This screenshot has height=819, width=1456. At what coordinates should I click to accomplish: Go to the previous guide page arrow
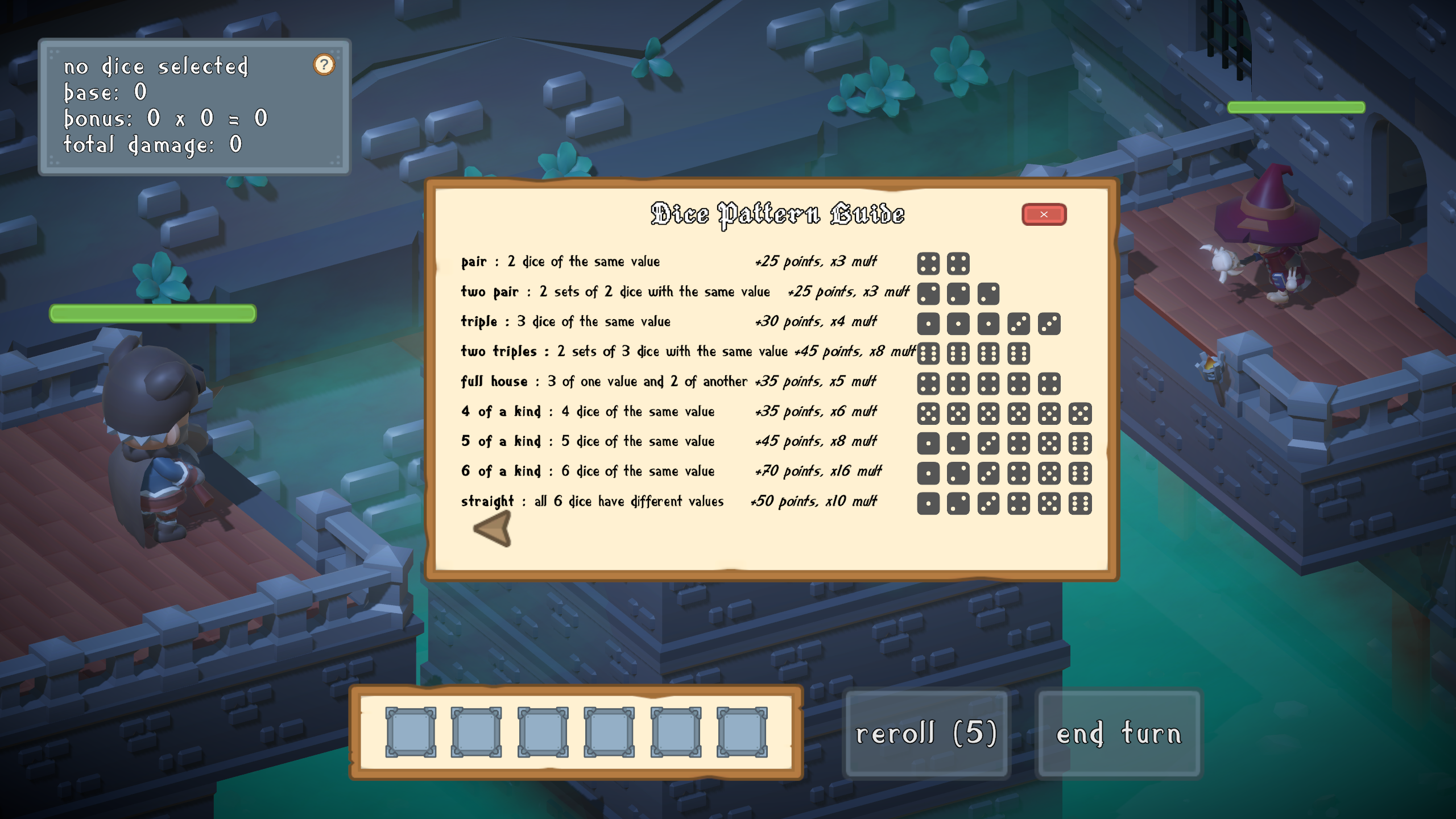tap(493, 529)
